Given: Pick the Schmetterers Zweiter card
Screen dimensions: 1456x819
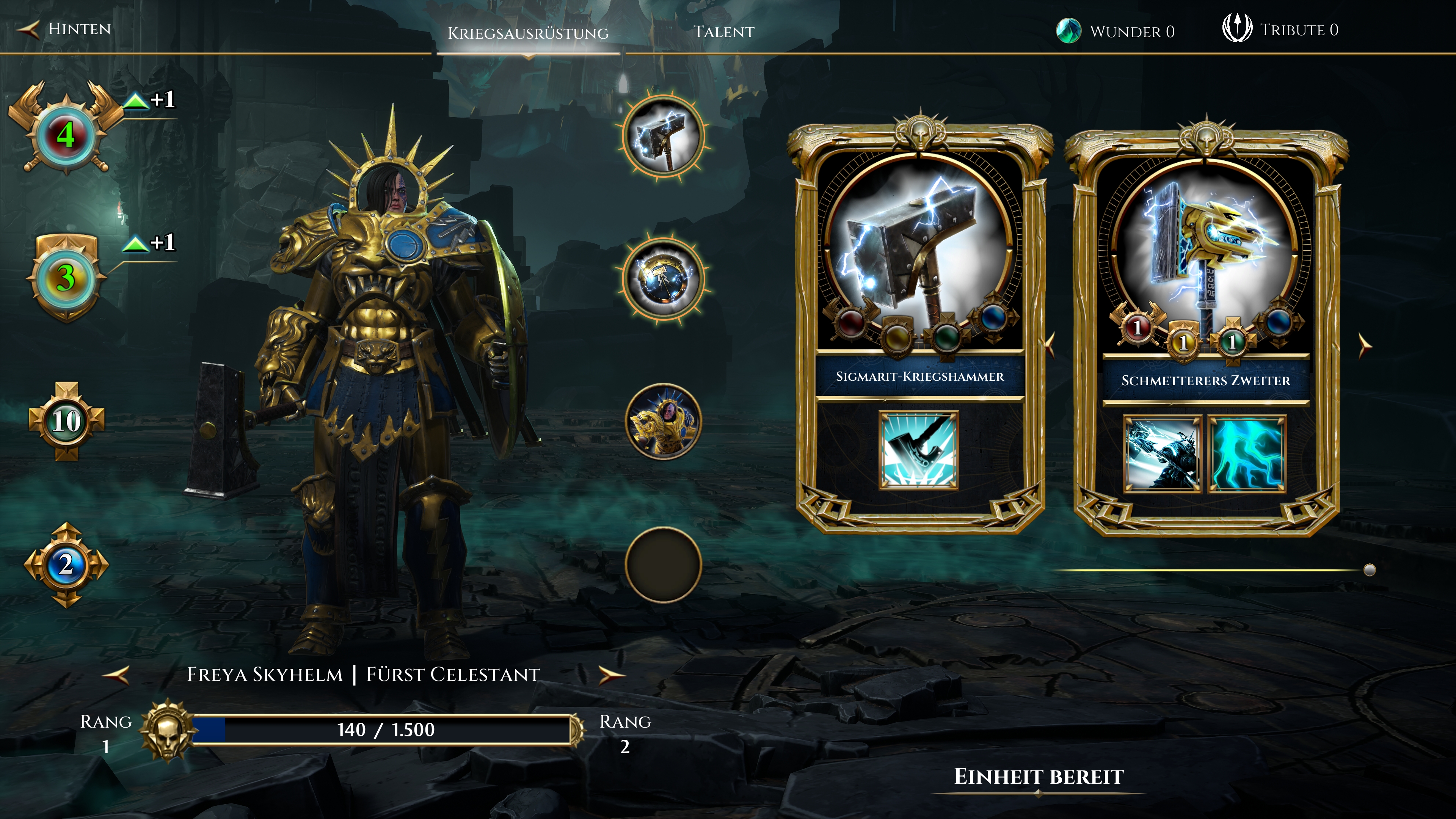Looking at the screenshot, I should pos(1206,334).
